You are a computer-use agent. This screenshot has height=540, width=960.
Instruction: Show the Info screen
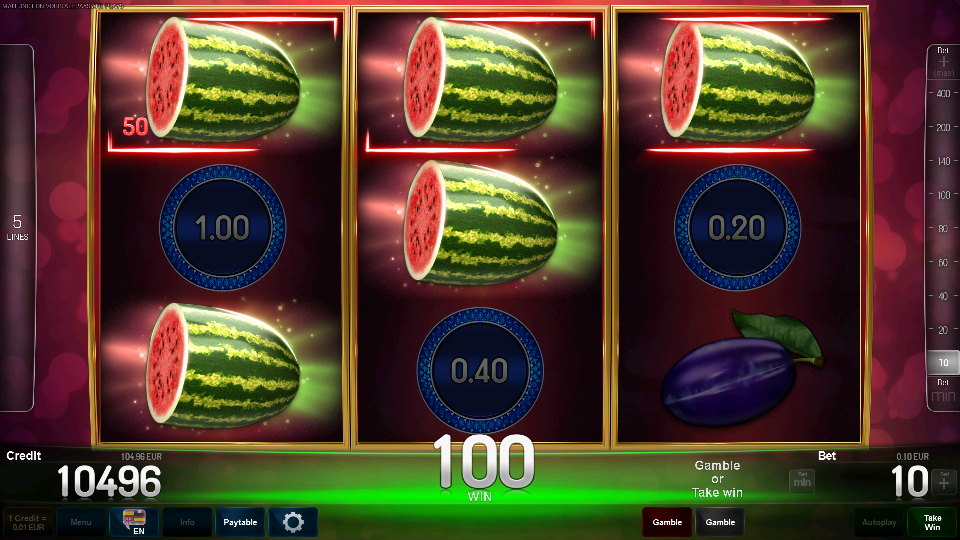pos(187,522)
